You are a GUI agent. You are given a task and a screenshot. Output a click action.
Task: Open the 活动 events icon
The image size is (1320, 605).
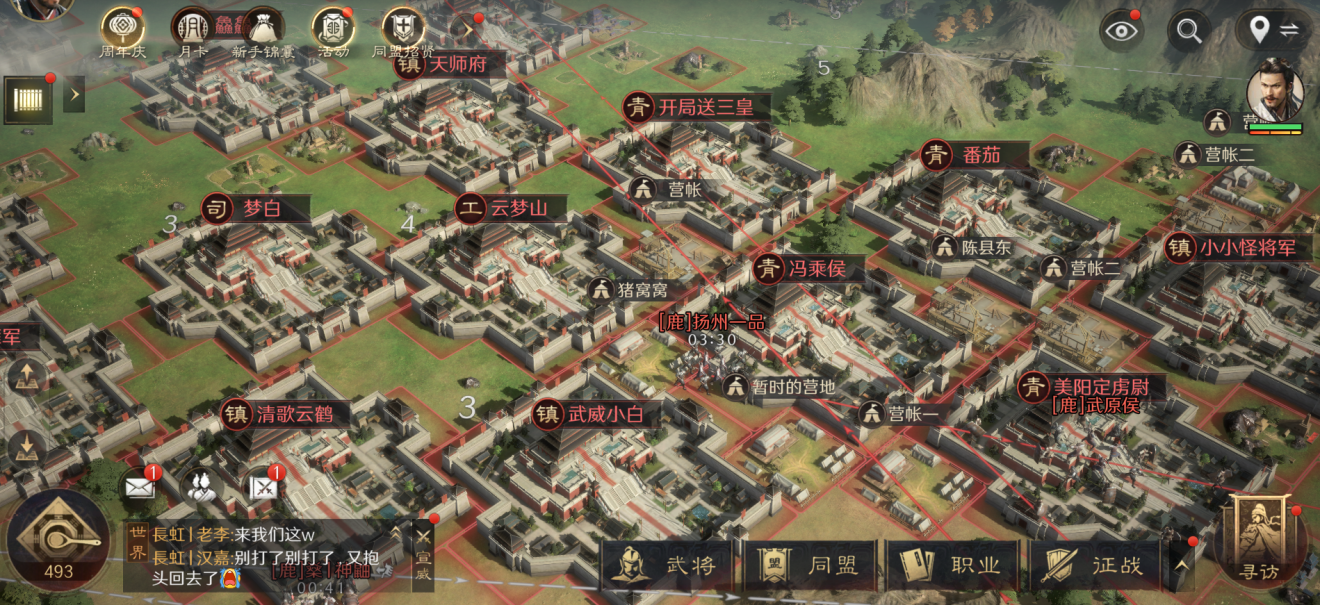click(332, 32)
